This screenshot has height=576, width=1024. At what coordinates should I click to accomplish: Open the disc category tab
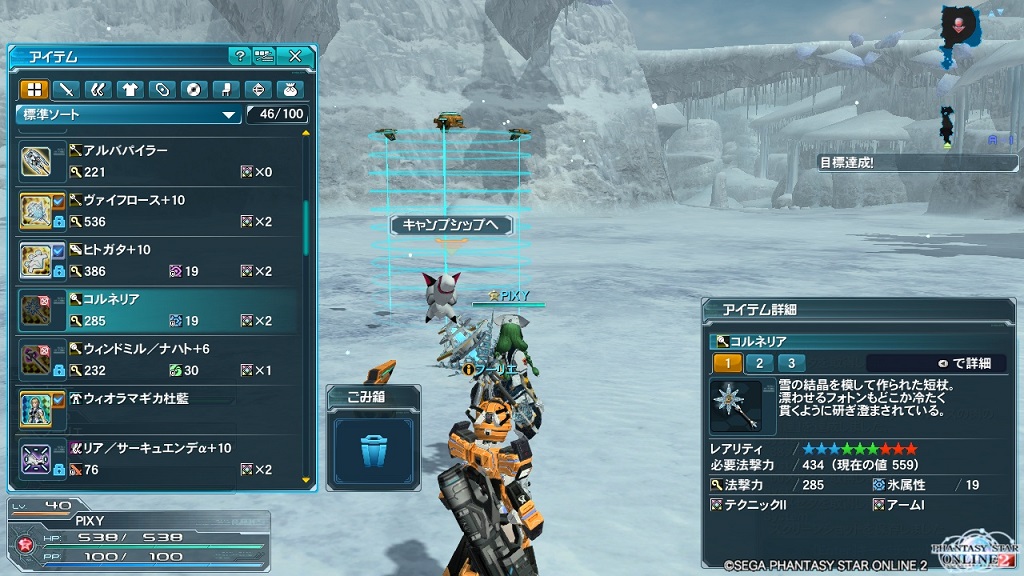tap(194, 90)
